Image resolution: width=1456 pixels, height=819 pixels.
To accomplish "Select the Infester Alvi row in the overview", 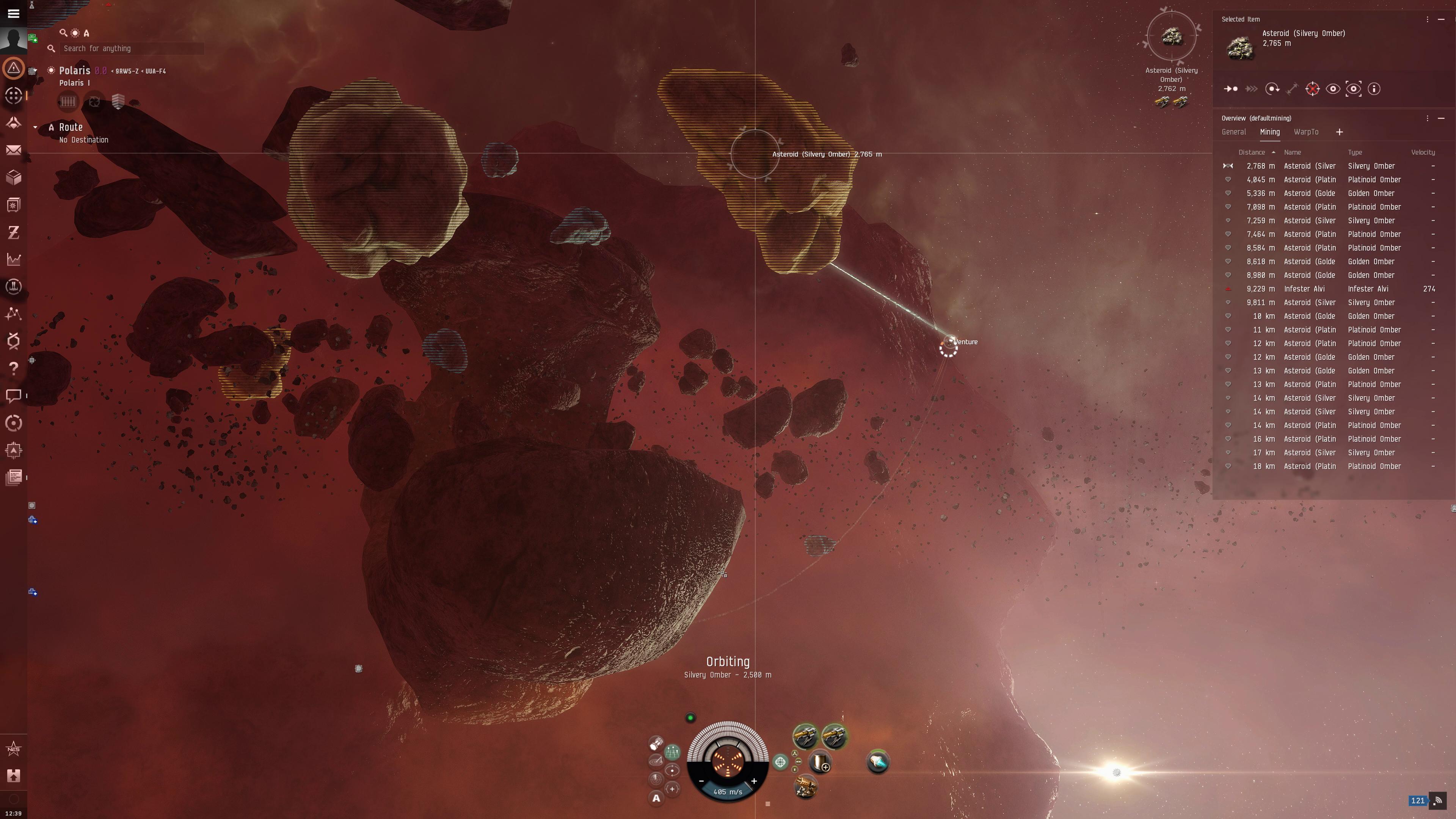I will 1328,289.
